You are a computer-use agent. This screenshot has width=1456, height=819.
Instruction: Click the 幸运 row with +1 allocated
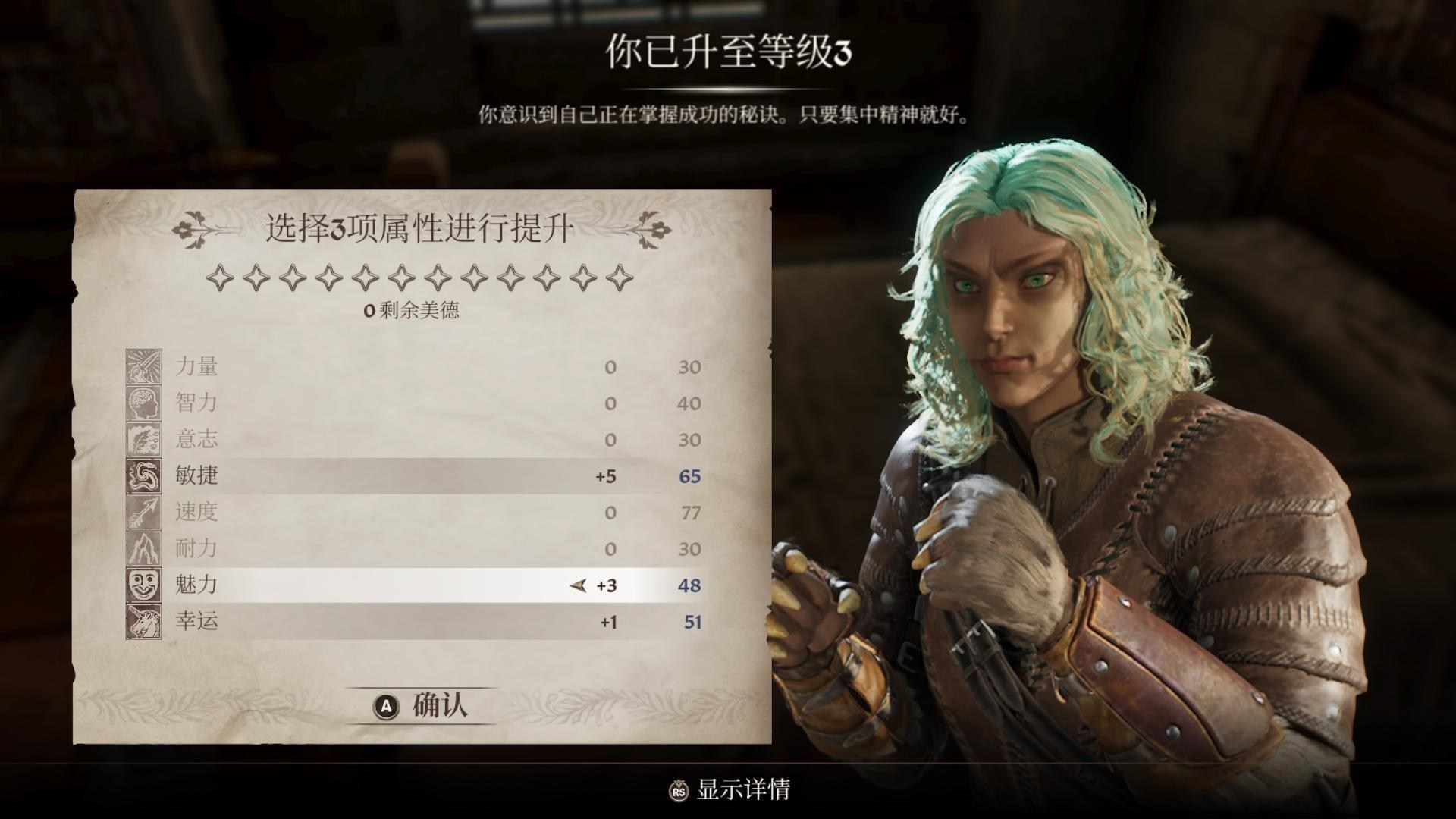[417, 621]
